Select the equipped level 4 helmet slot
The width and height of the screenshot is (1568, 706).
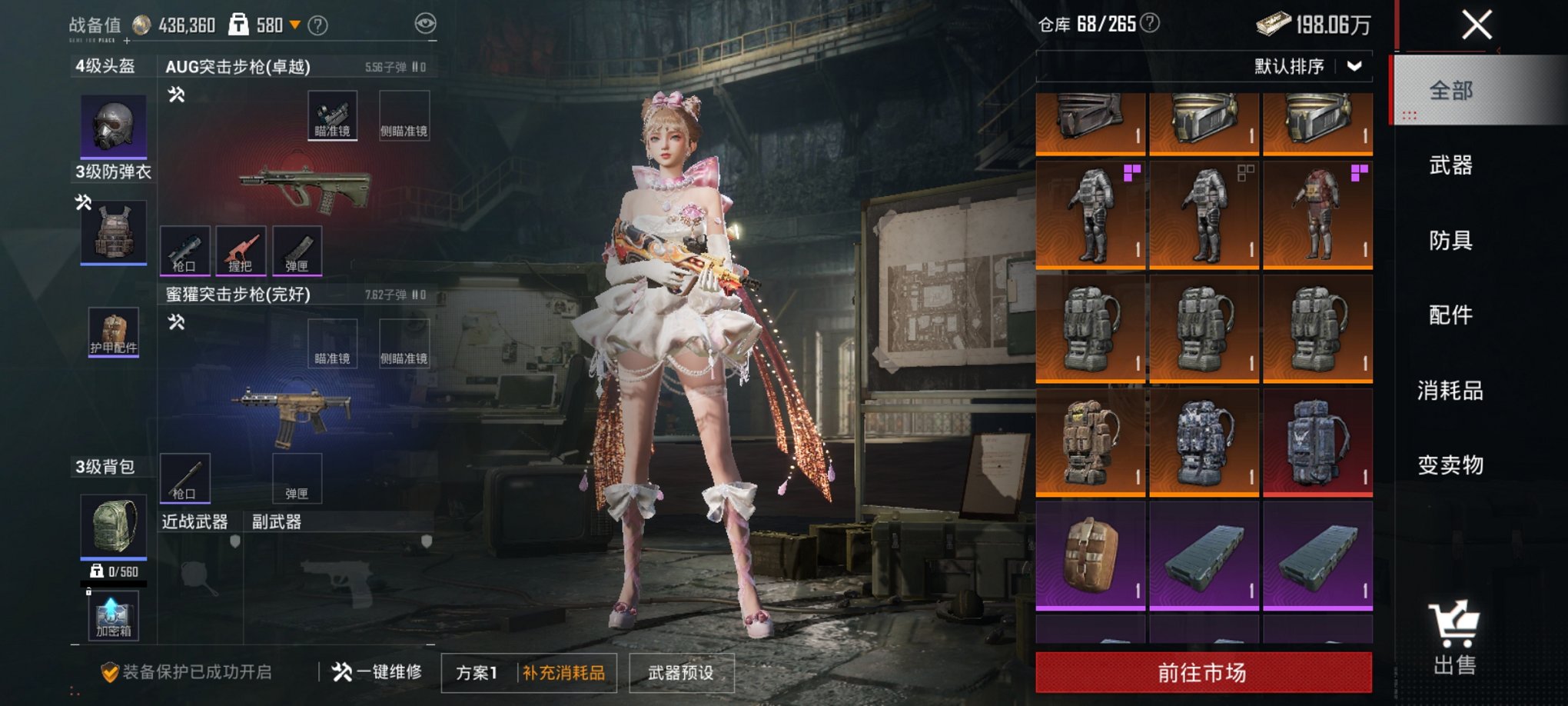click(x=114, y=125)
